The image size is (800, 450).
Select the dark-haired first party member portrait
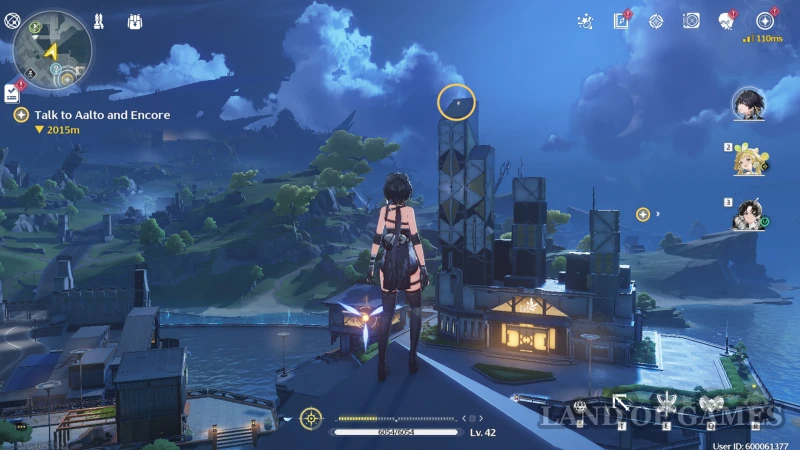(747, 103)
